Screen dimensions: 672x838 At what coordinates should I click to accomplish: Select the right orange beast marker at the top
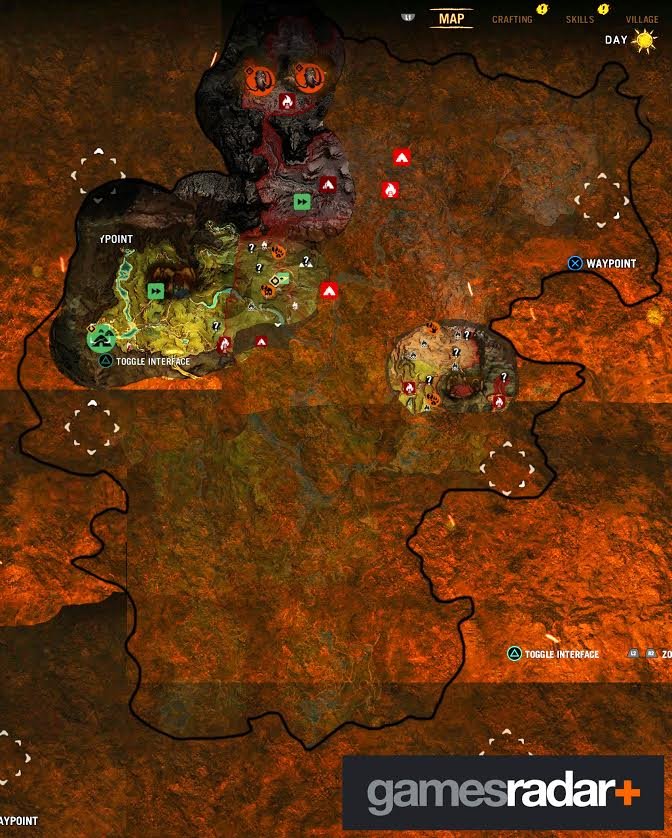tap(307, 76)
